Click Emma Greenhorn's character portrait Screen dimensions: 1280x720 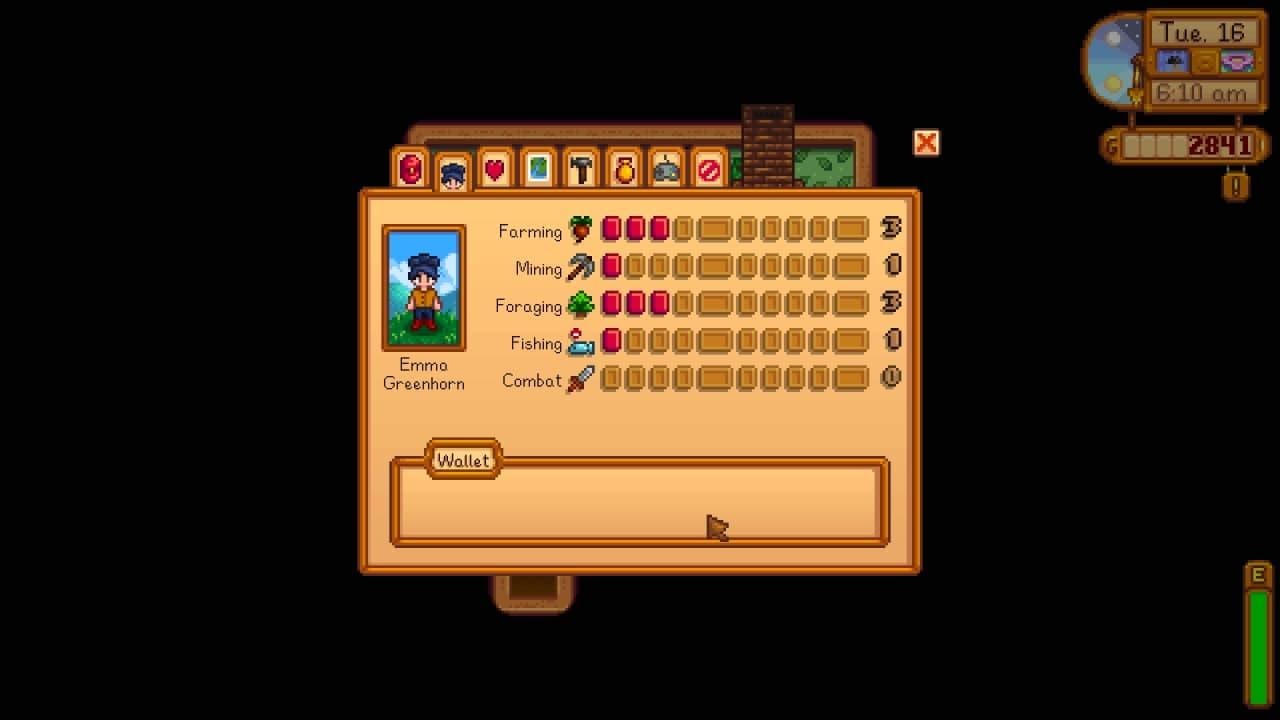[422, 288]
